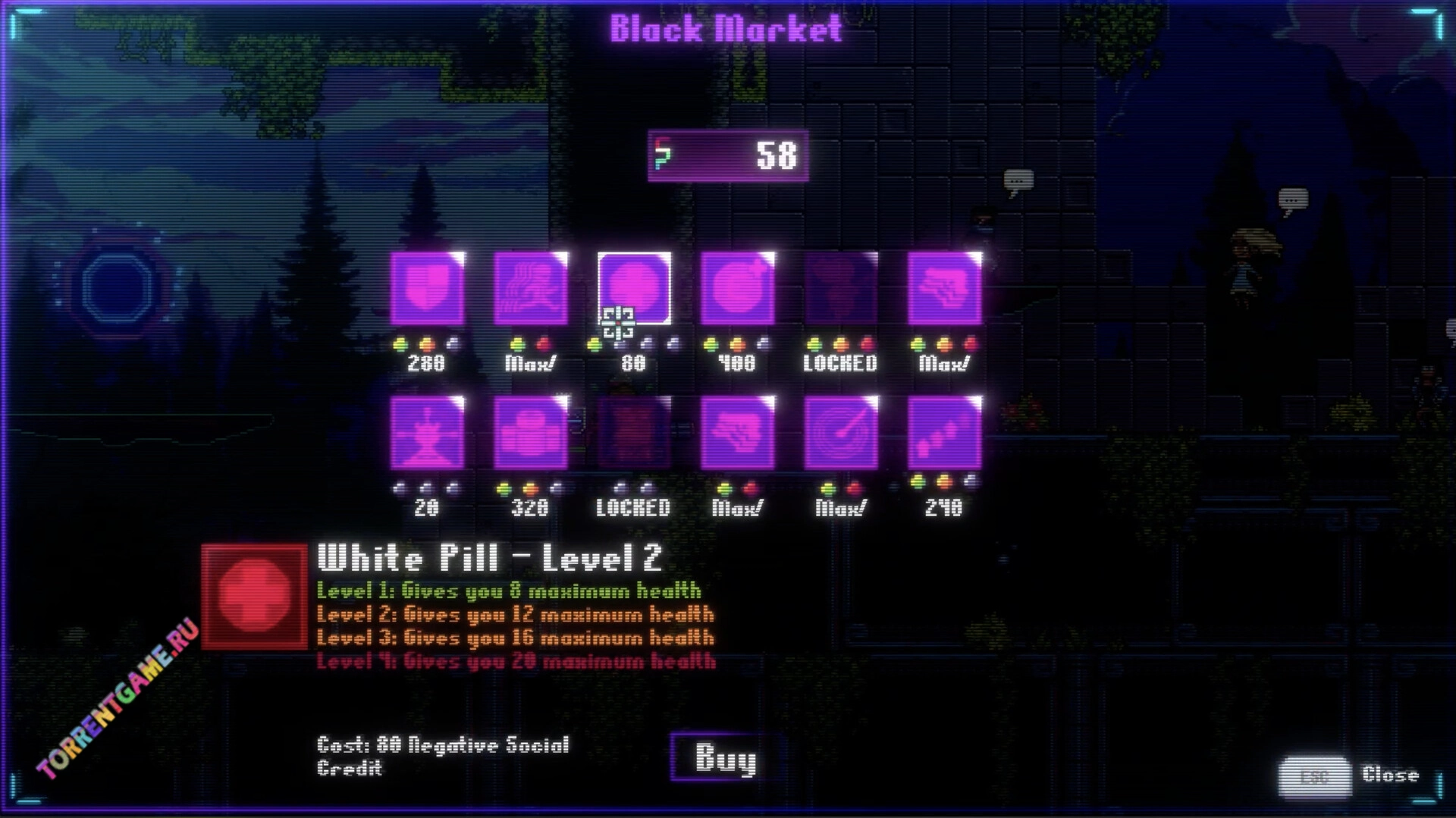The width and height of the screenshot is (1456, 818).
Task: Select the shield upgrade costing 280
Action: 427,289
